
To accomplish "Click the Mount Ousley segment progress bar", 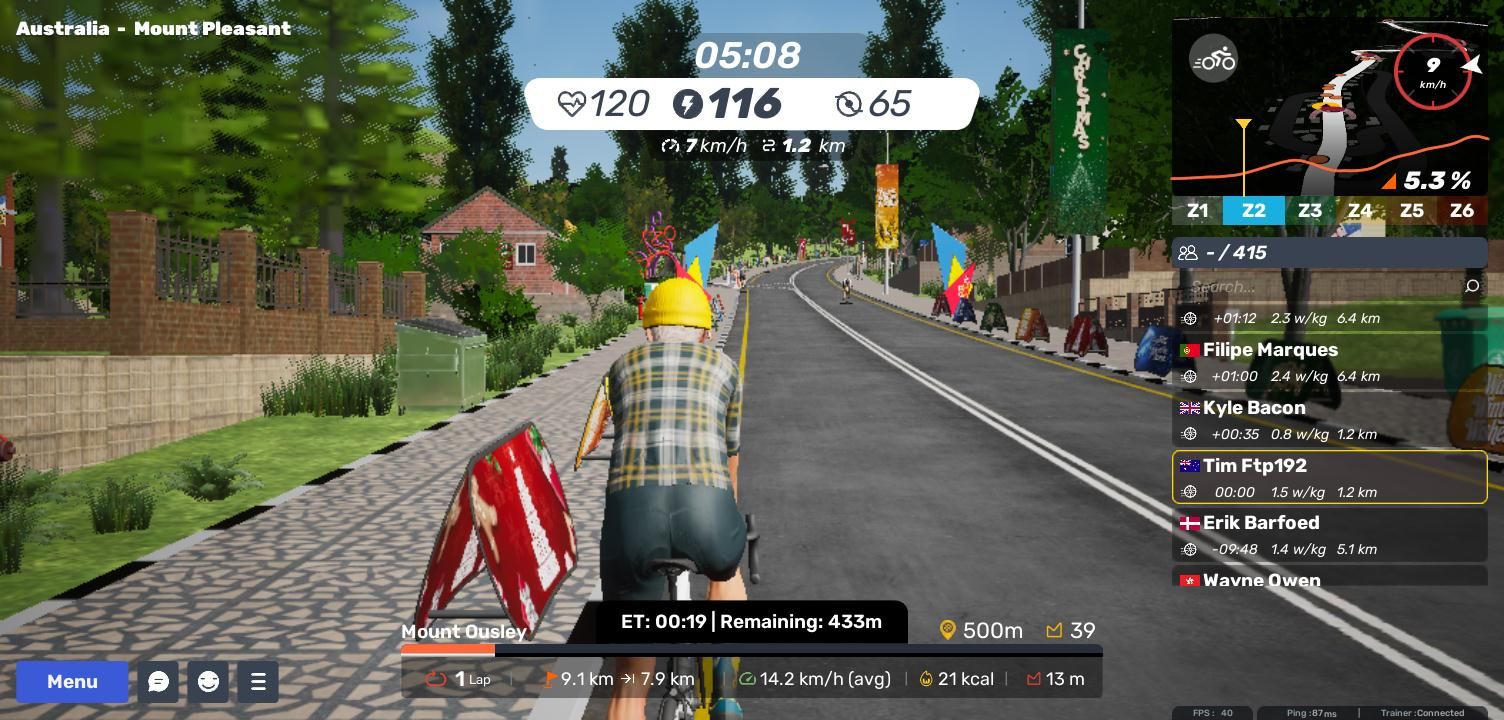I will click(750, 650).
